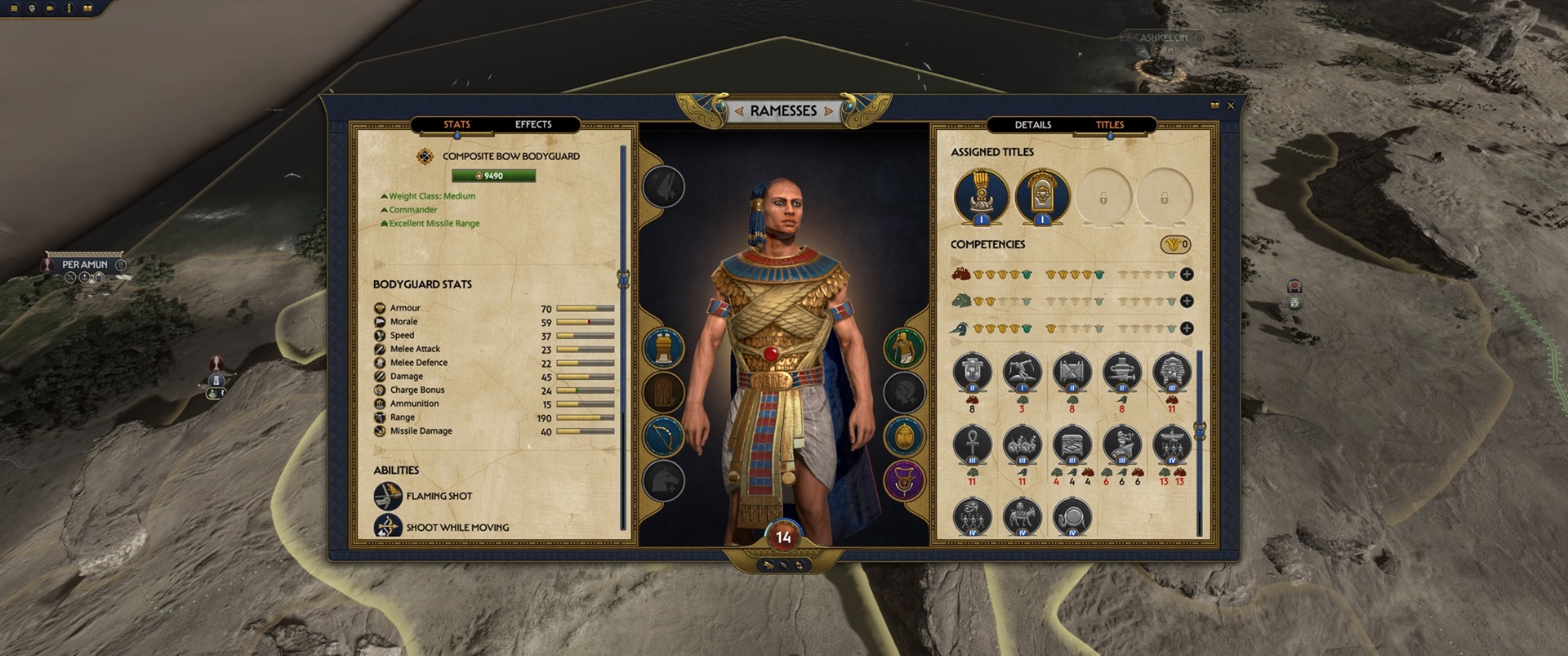The width and height of the screenshot is (1568, 656).
Task: Click the horse mount slot icon
Action: click(663, 480)
